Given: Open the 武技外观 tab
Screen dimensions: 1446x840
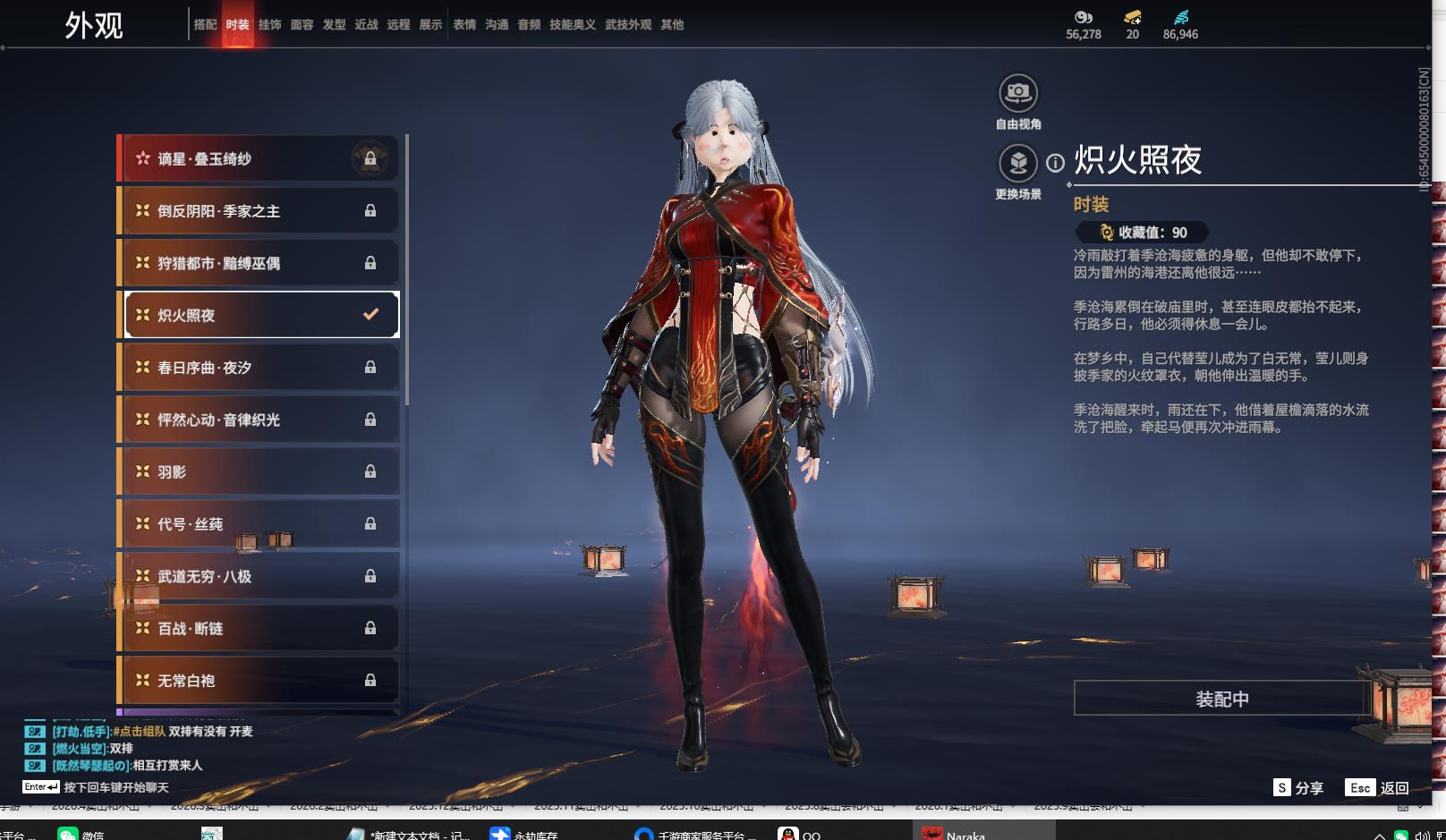Looking at the screenshot, I should pyautogui.click(x=628, y=25).
